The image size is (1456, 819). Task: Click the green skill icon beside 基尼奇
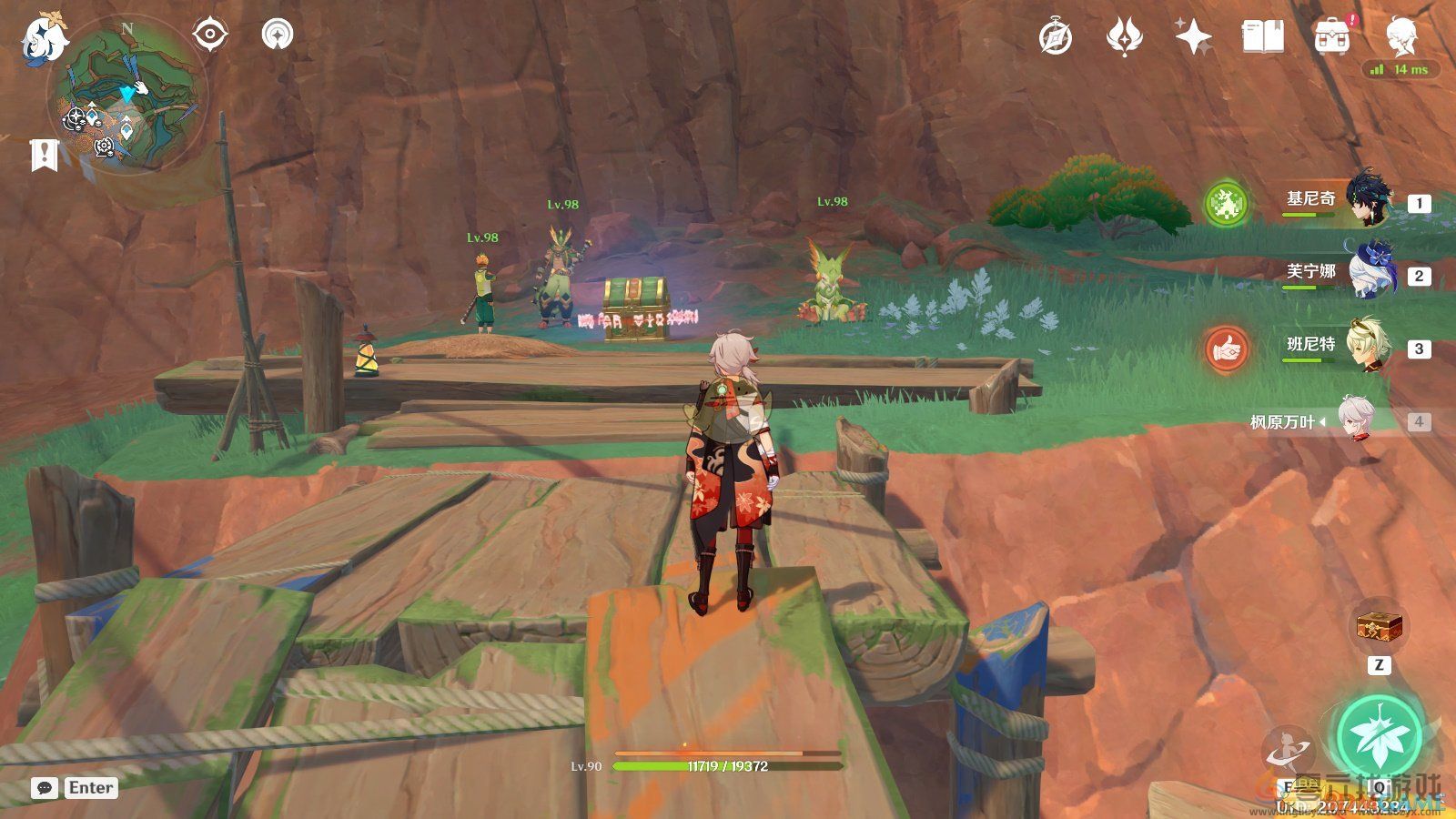(1226, 203)
